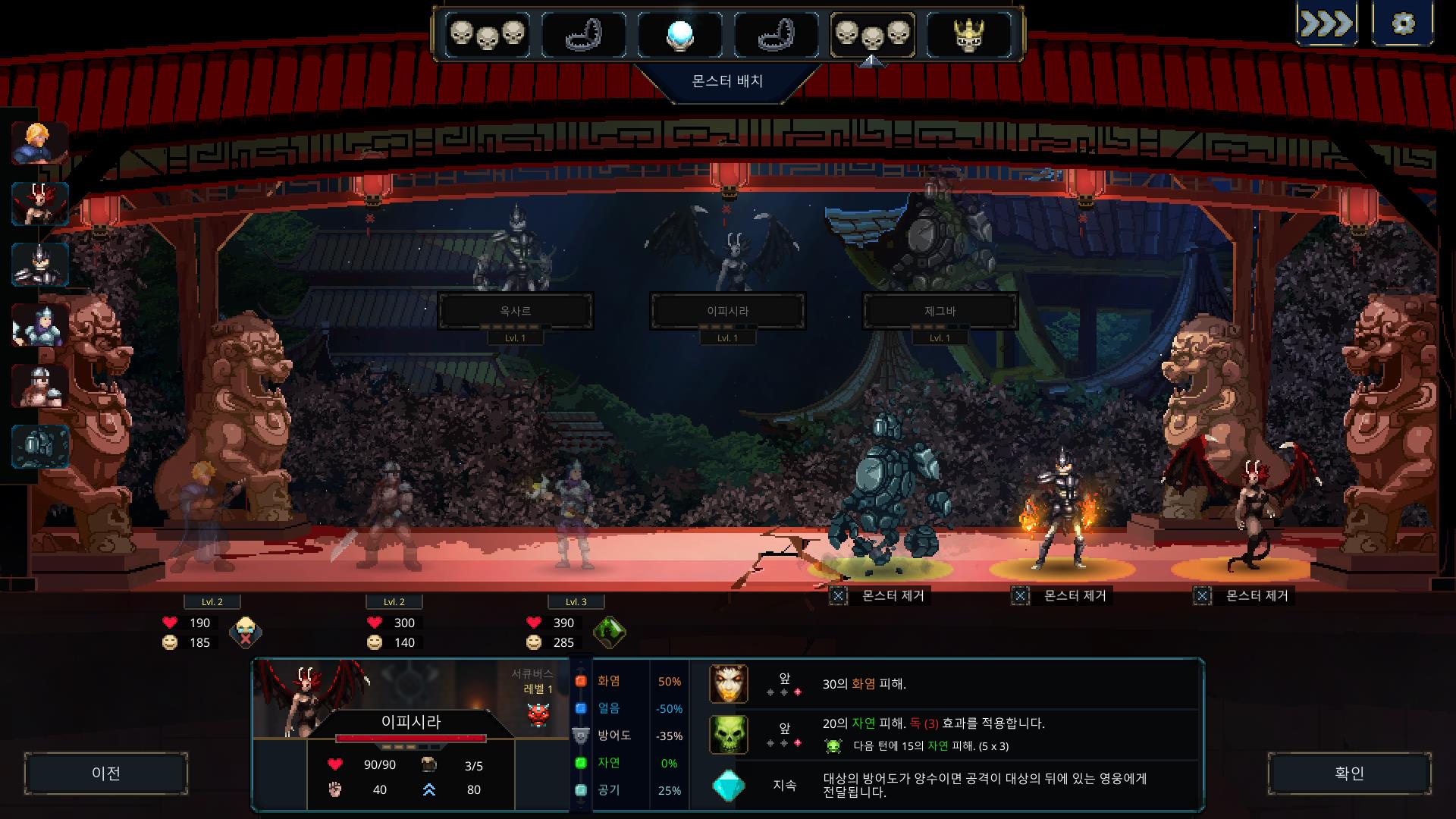Click the green arrow hero status icon

pyautogui.click(x=609, y=632)
